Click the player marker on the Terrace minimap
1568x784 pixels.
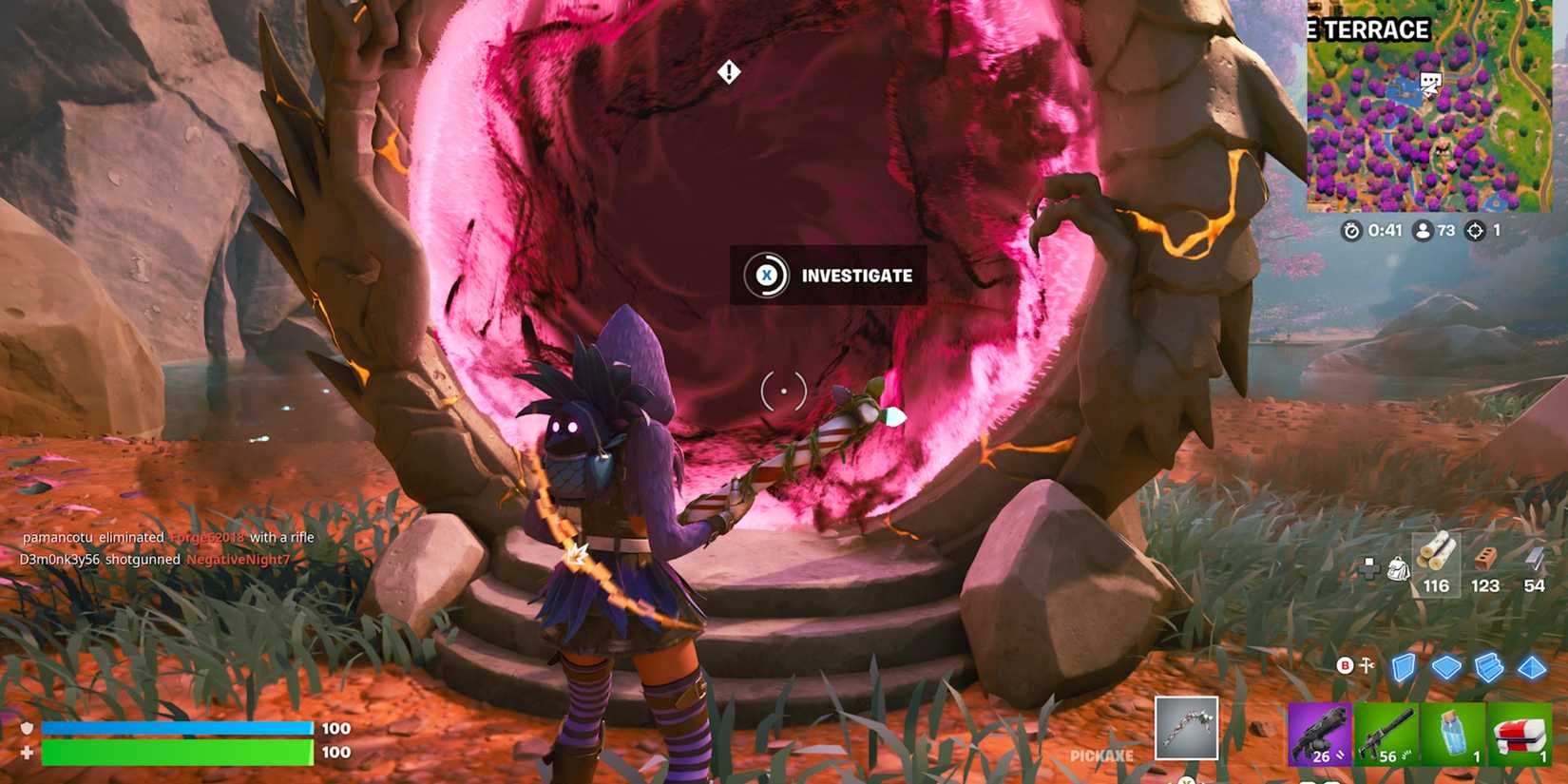tap(1429, 84)
